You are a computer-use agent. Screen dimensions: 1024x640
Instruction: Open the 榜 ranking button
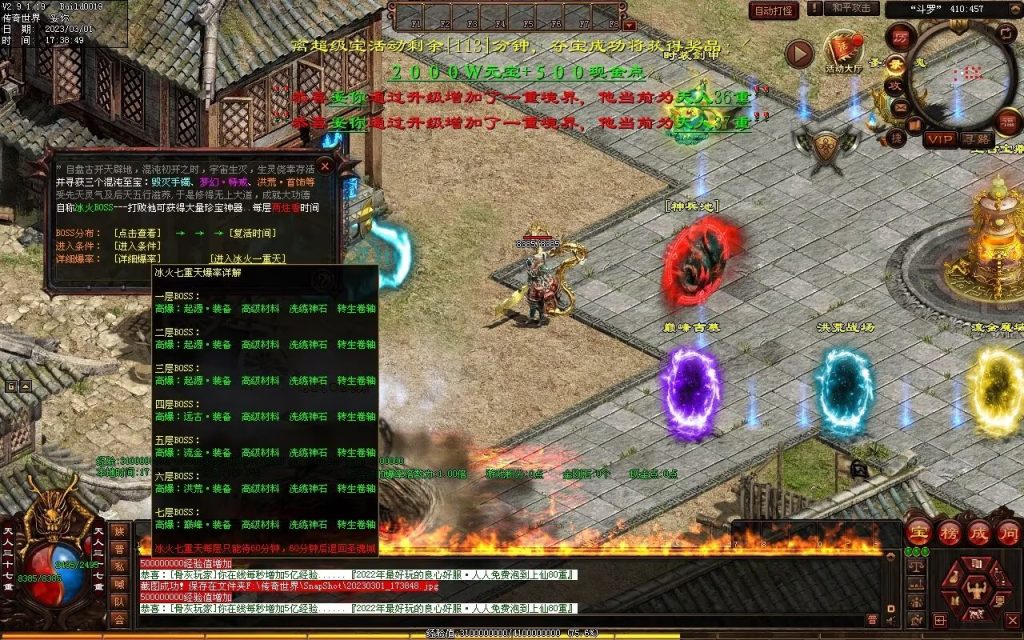[948, 531]
